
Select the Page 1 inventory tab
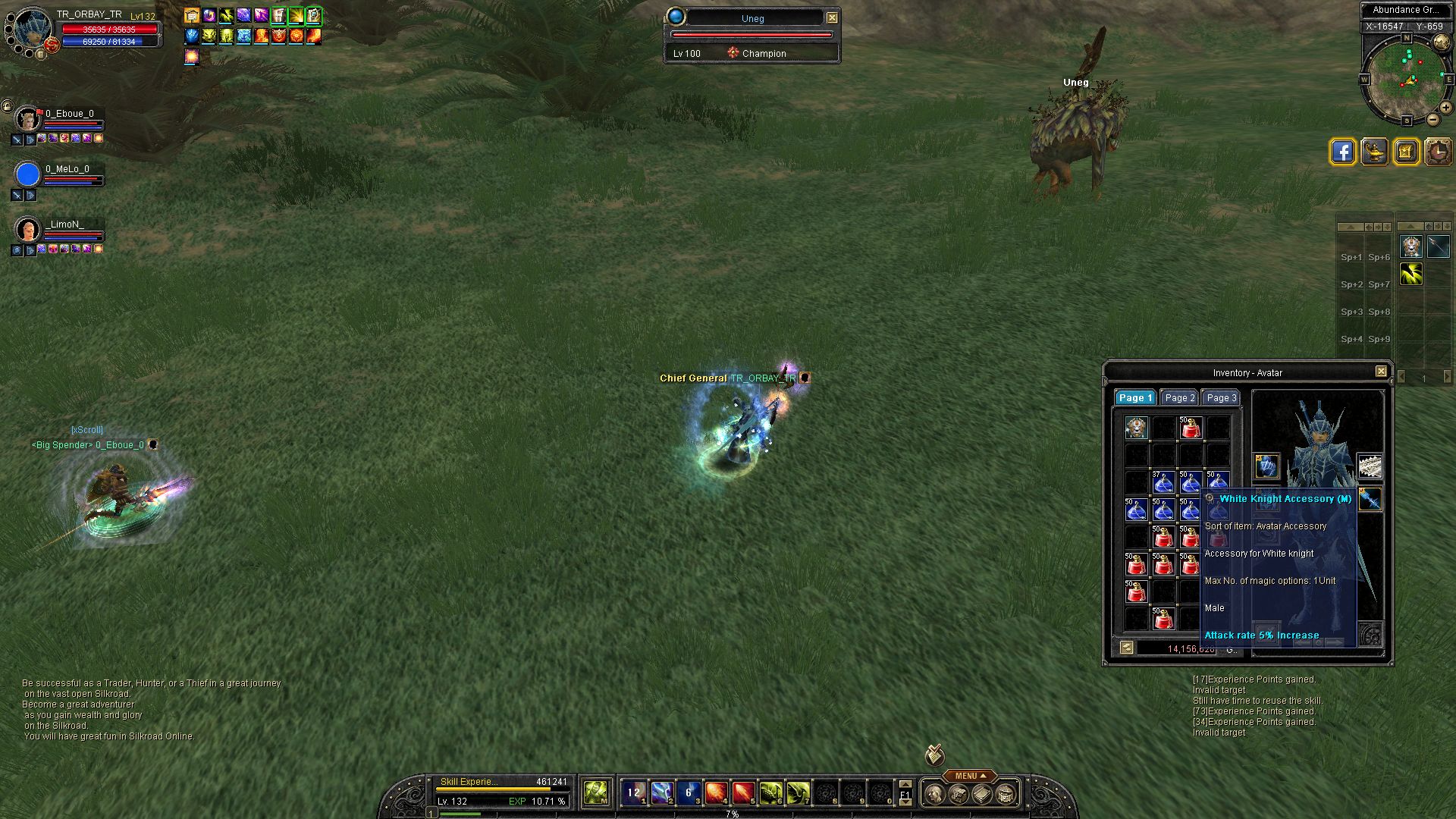pyautogui.click(x=1134, y=397)
